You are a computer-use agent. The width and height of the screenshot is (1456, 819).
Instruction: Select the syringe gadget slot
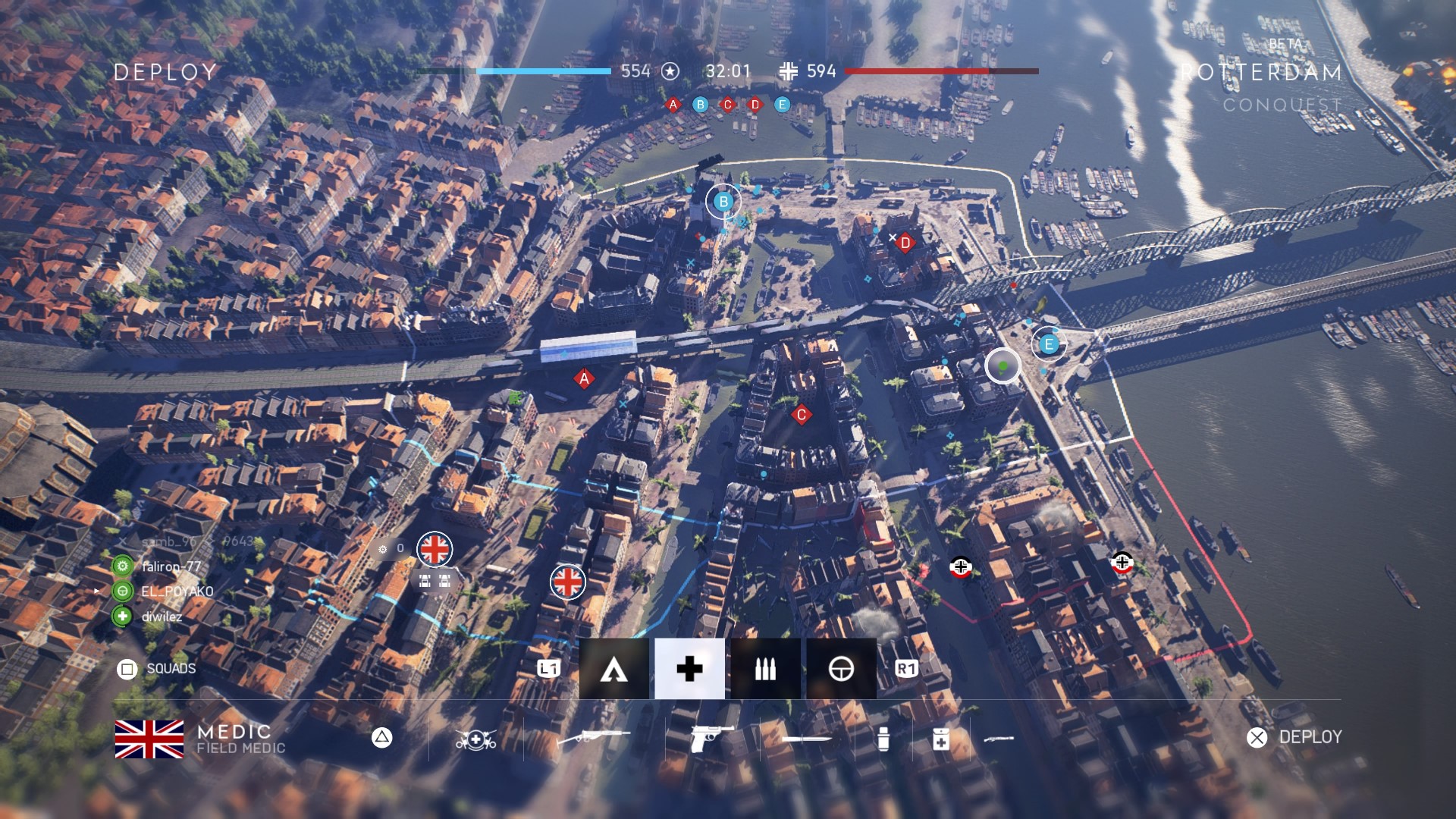883,738
